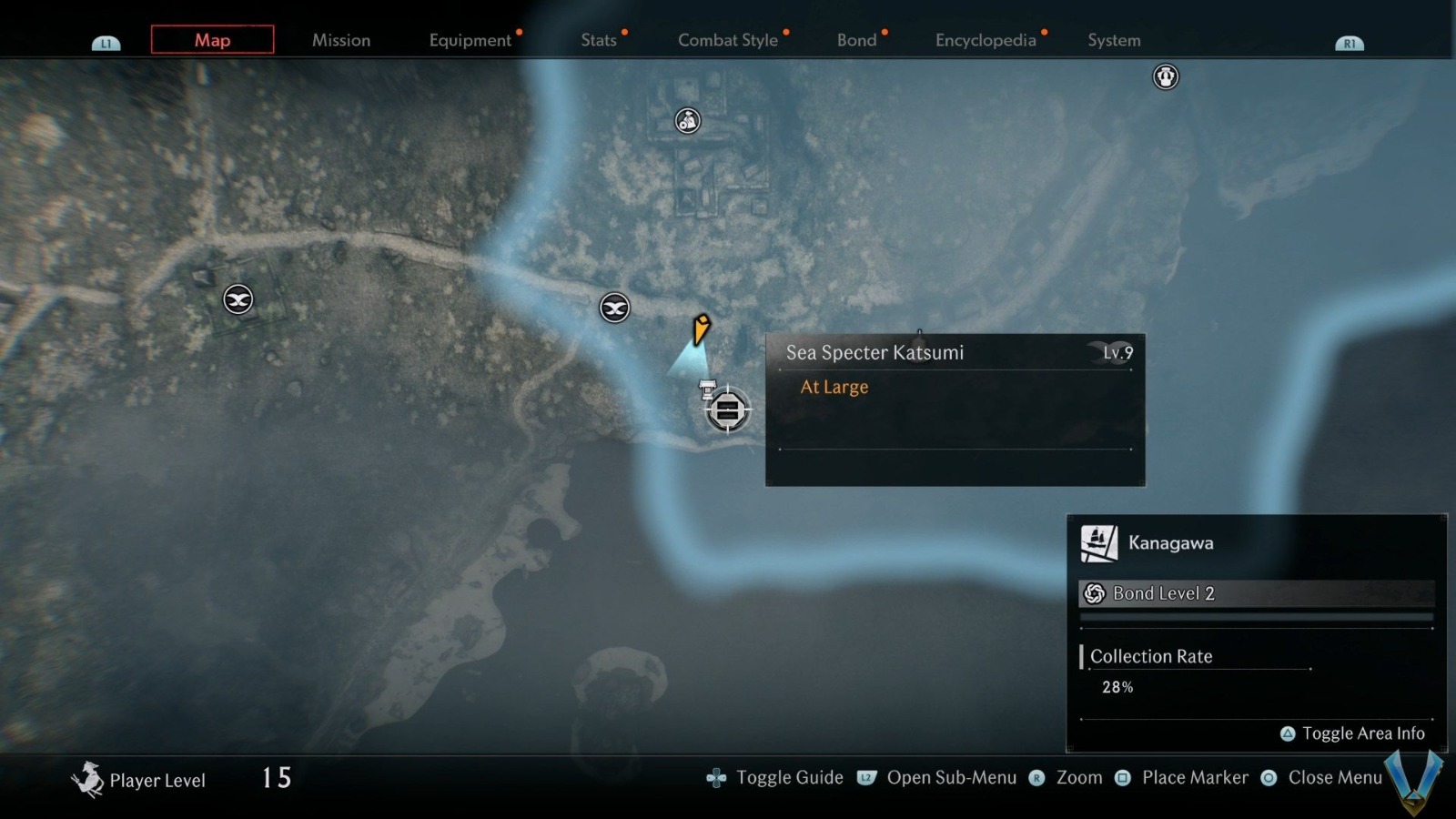Select the Sea Specter Katsumi fugitive marker
The height and width of the screenshot is (819, 1456).
727,410
